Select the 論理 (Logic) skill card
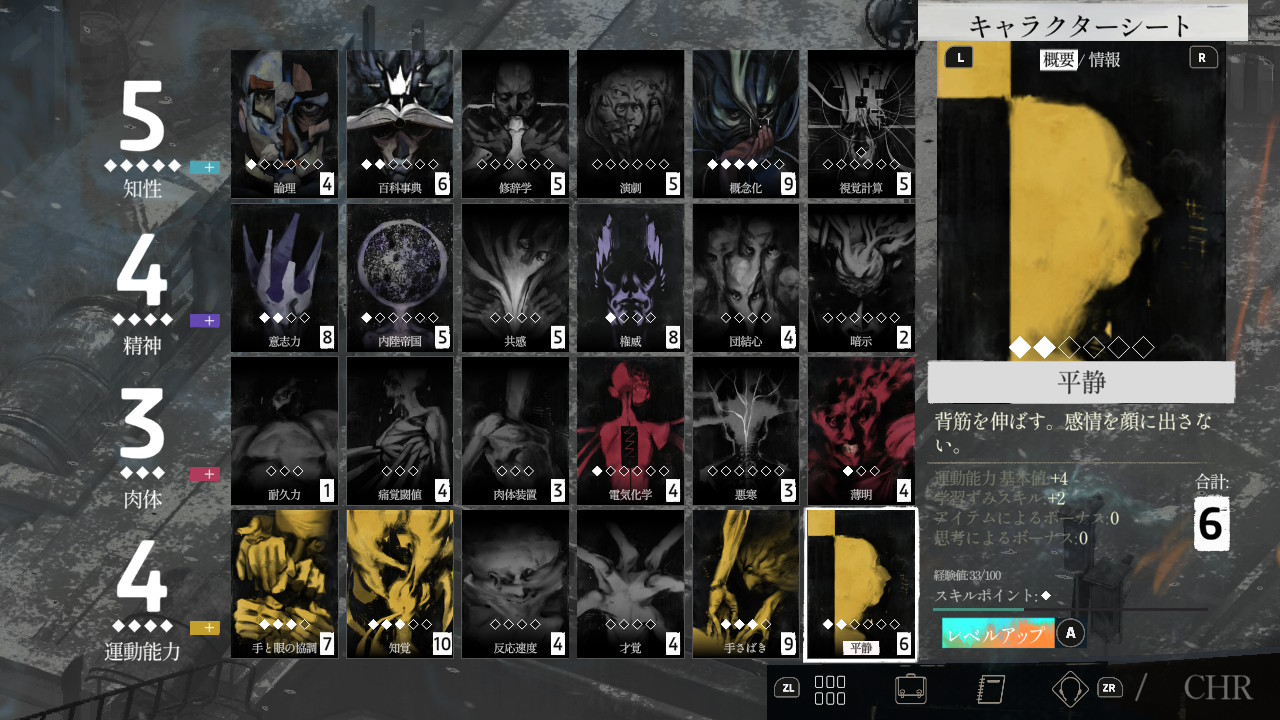Image resolution: width=1280 pixels, height=720 pixels. tap(284, 123)
